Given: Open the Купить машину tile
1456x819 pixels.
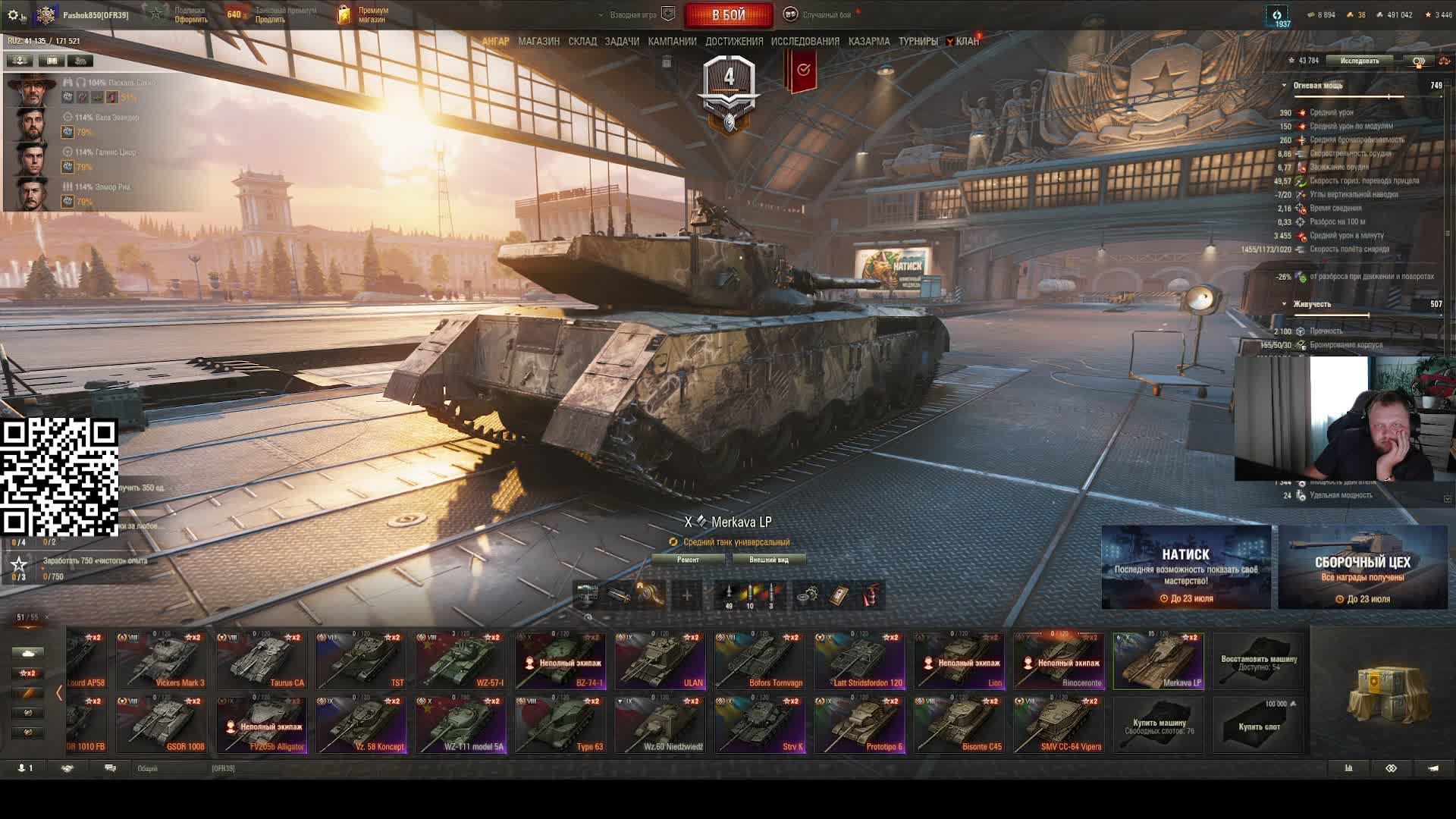Looking at the screenshot, I should [x=1159, y=725].
